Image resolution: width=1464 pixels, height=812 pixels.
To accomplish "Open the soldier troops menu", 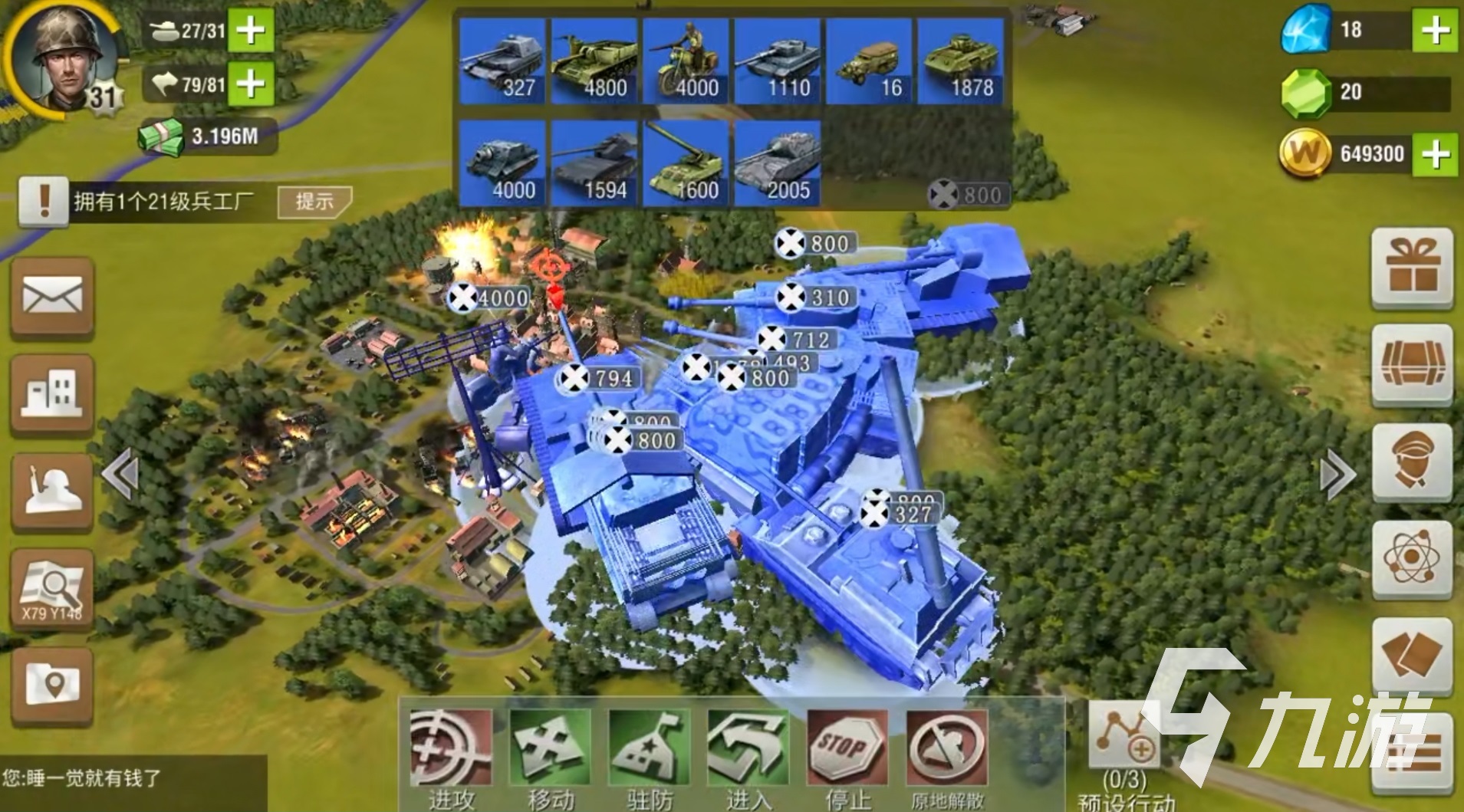I will (x=52, y=491).
